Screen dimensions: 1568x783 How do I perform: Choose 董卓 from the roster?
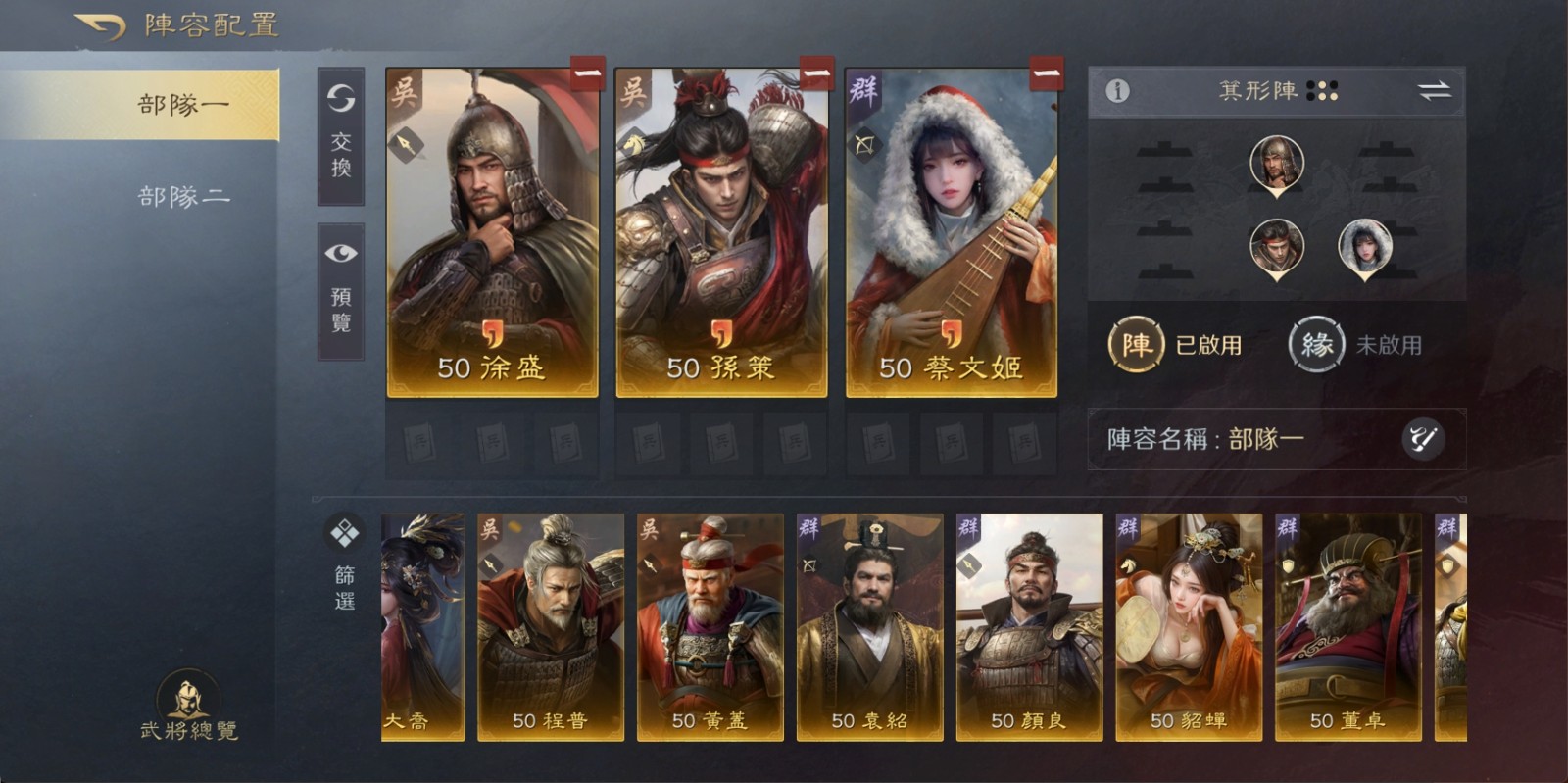1347,626
